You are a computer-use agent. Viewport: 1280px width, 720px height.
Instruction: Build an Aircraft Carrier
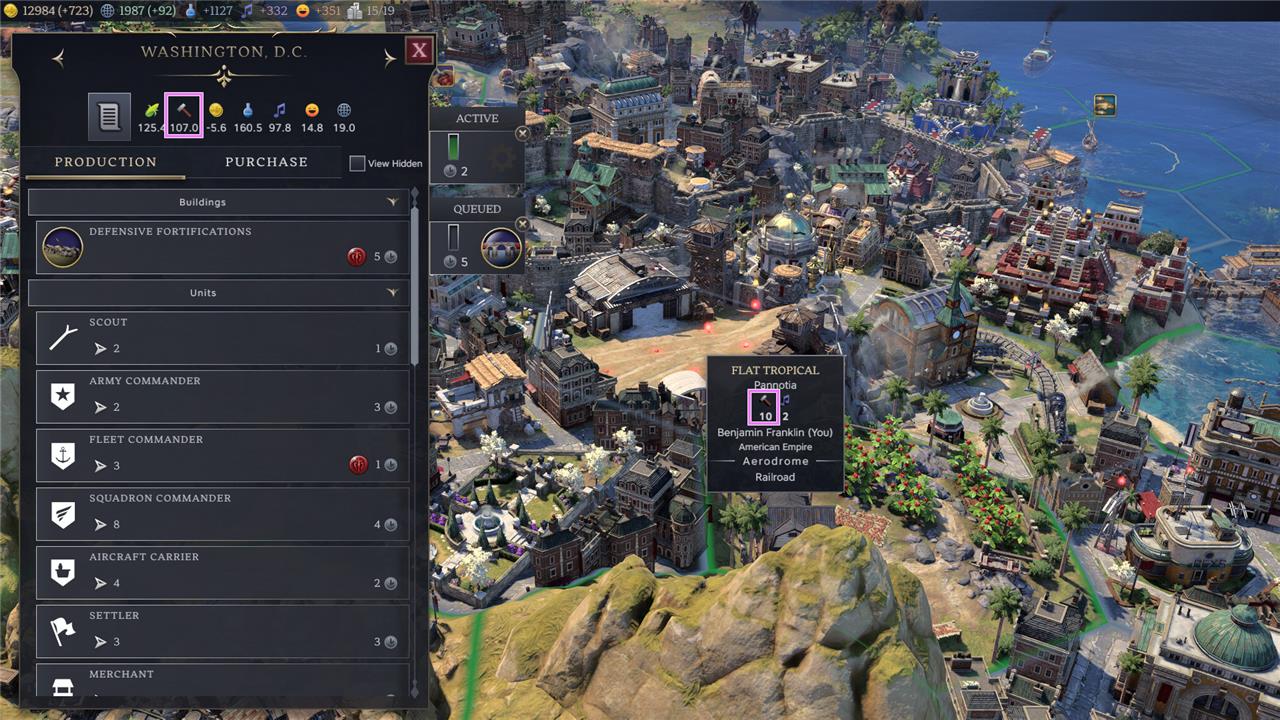pos(222,572)
